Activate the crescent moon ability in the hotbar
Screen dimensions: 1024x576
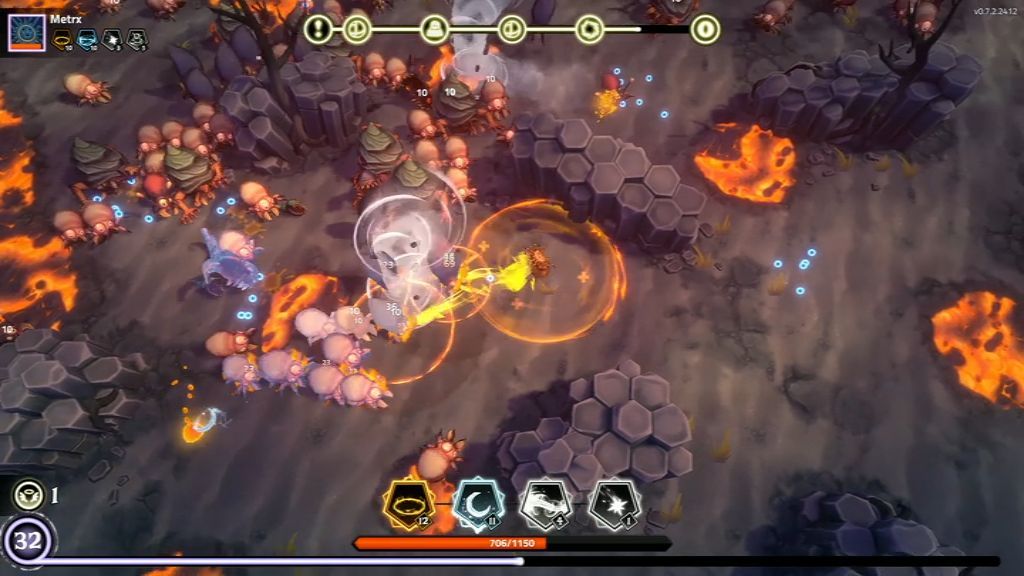(476, 503)
